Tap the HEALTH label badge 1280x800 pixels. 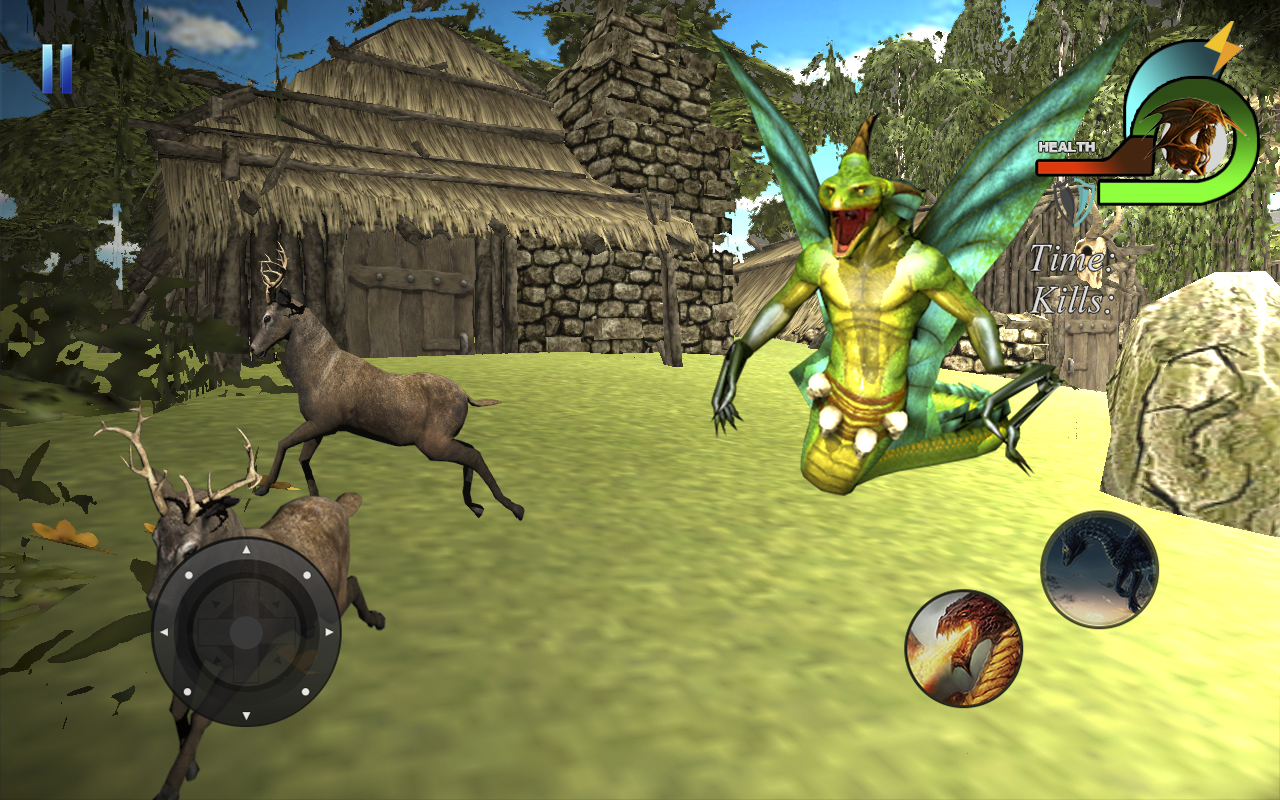[1066, 148]
